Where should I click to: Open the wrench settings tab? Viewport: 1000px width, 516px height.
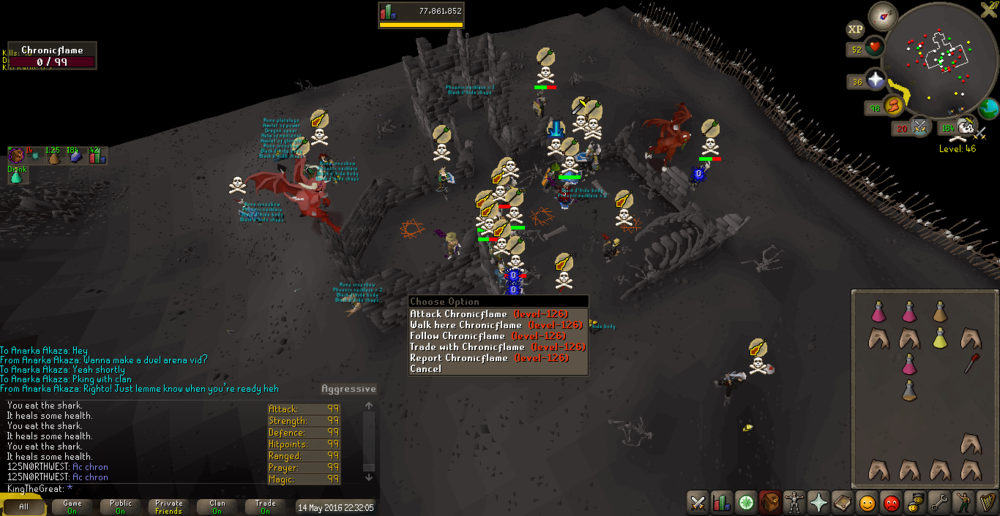click(x=940, y=502)
